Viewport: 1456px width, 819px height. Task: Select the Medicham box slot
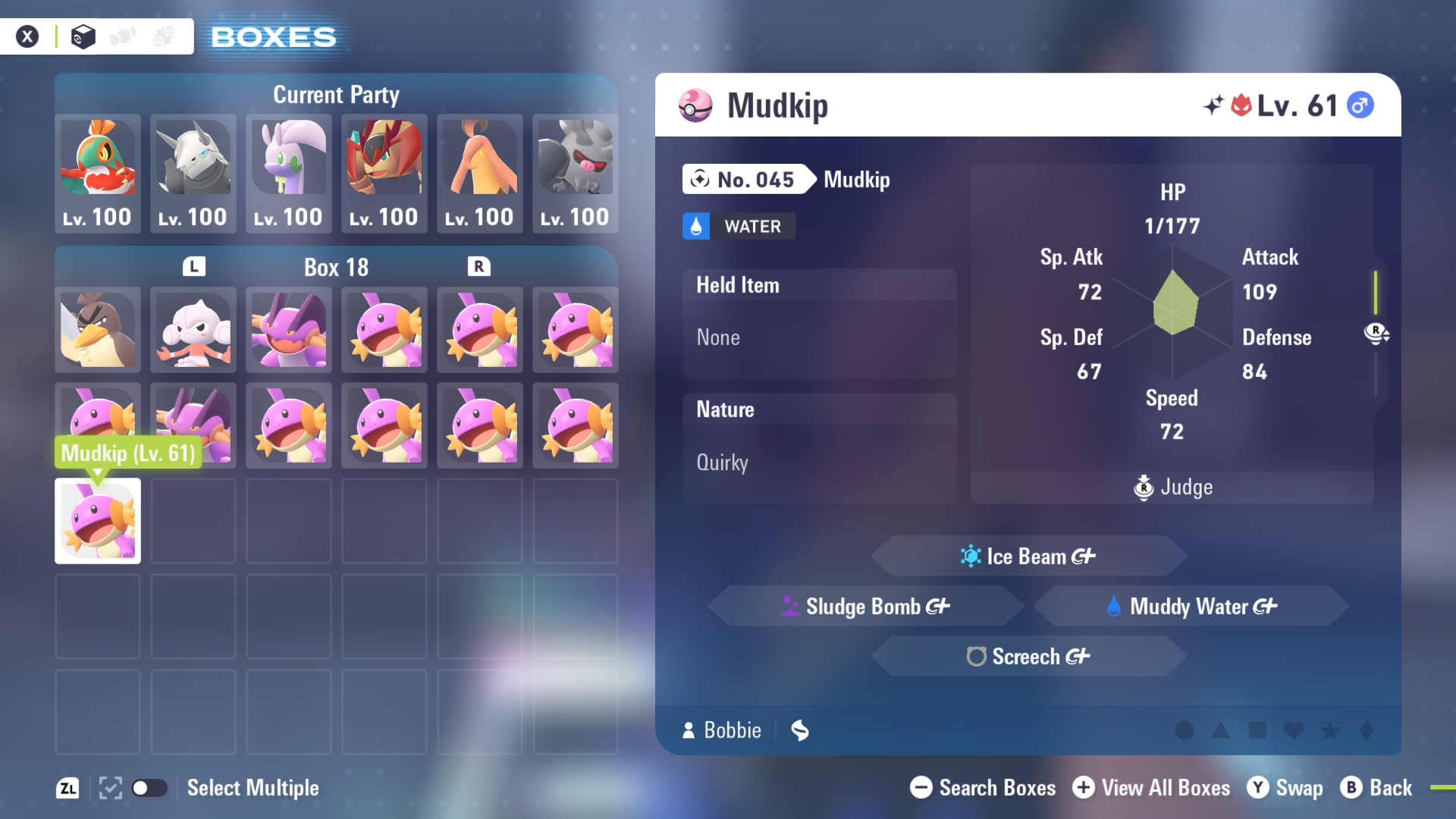pyautogui.click(x=193, y=330)
